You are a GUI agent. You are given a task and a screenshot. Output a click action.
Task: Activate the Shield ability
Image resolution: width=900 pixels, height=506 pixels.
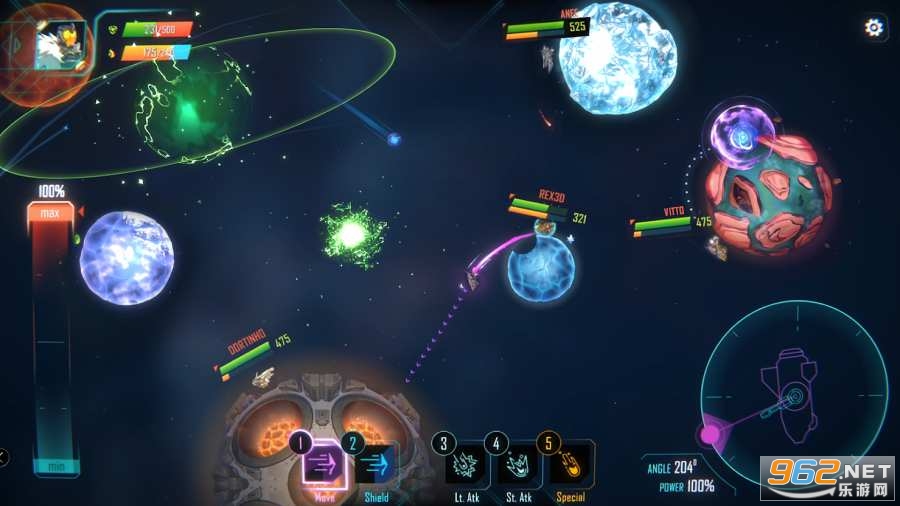click(376, 465)
